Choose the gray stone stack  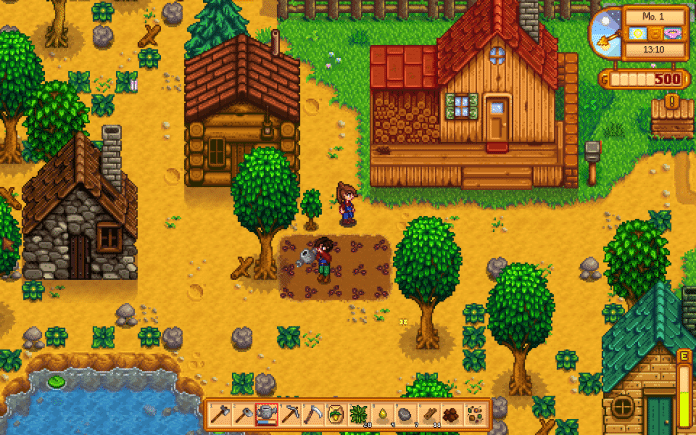(x=404, y=413)
